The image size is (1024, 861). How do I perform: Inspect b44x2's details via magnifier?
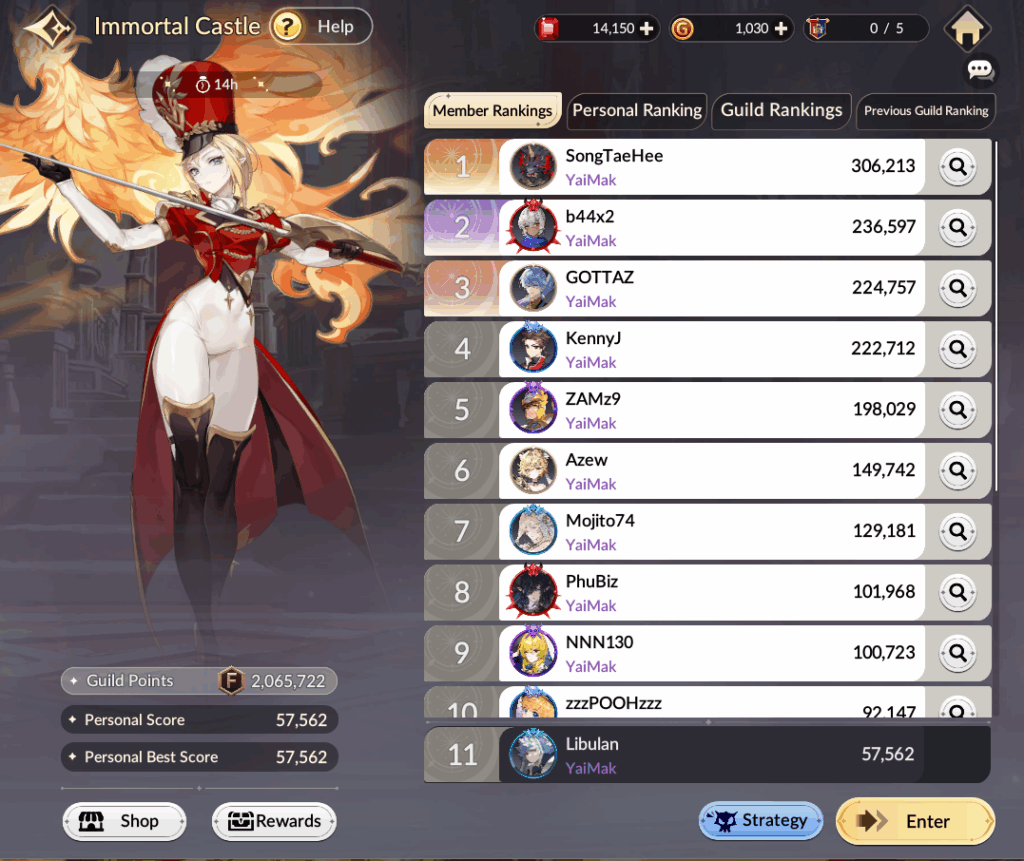[x=958, y=228]
